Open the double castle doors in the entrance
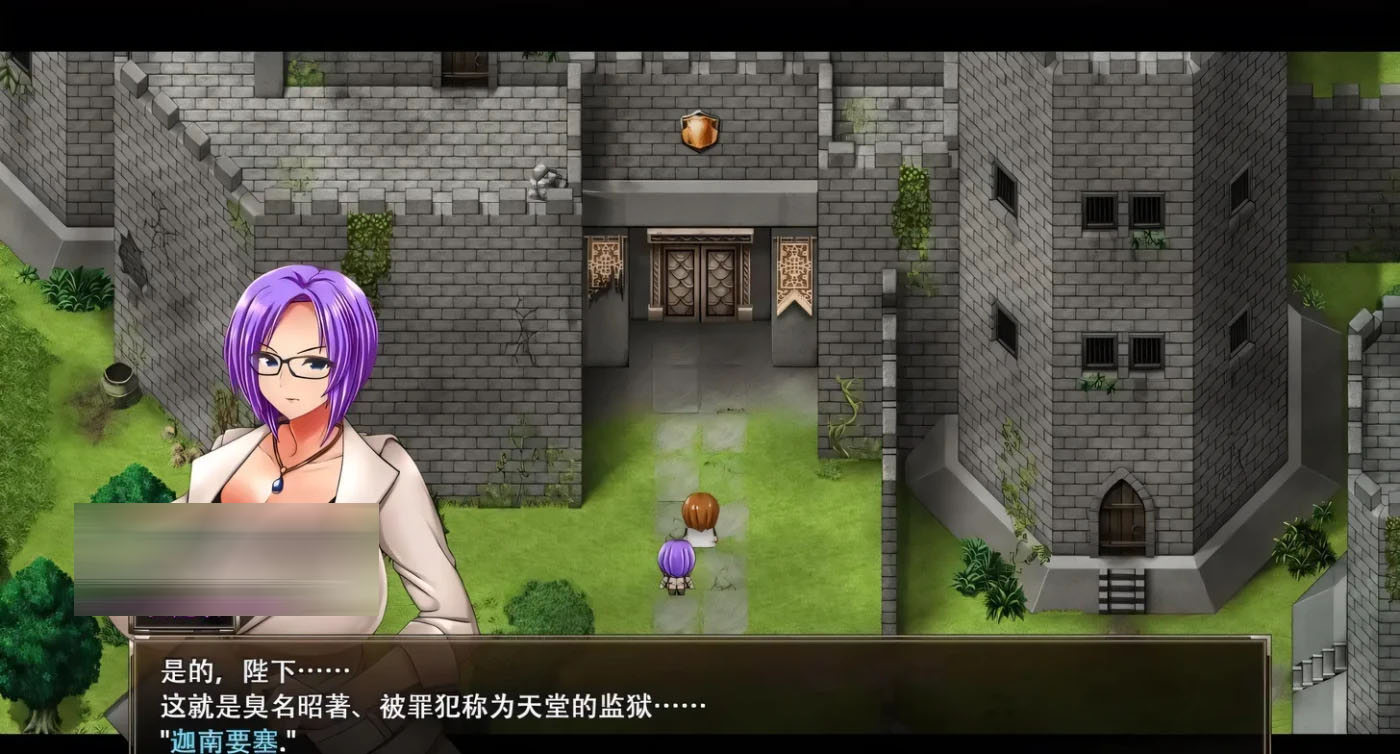The width and height of the screenshot is (1400, 754). tap(700, 280)
